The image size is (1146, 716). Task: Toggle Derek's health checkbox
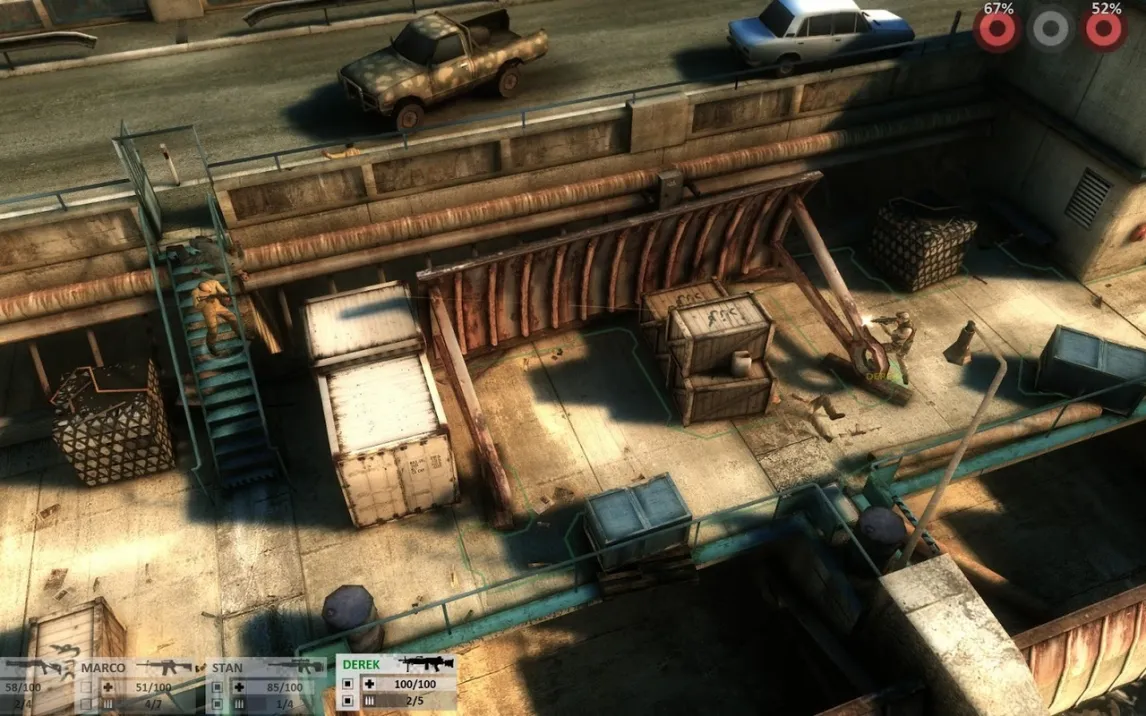pos(348,685)
